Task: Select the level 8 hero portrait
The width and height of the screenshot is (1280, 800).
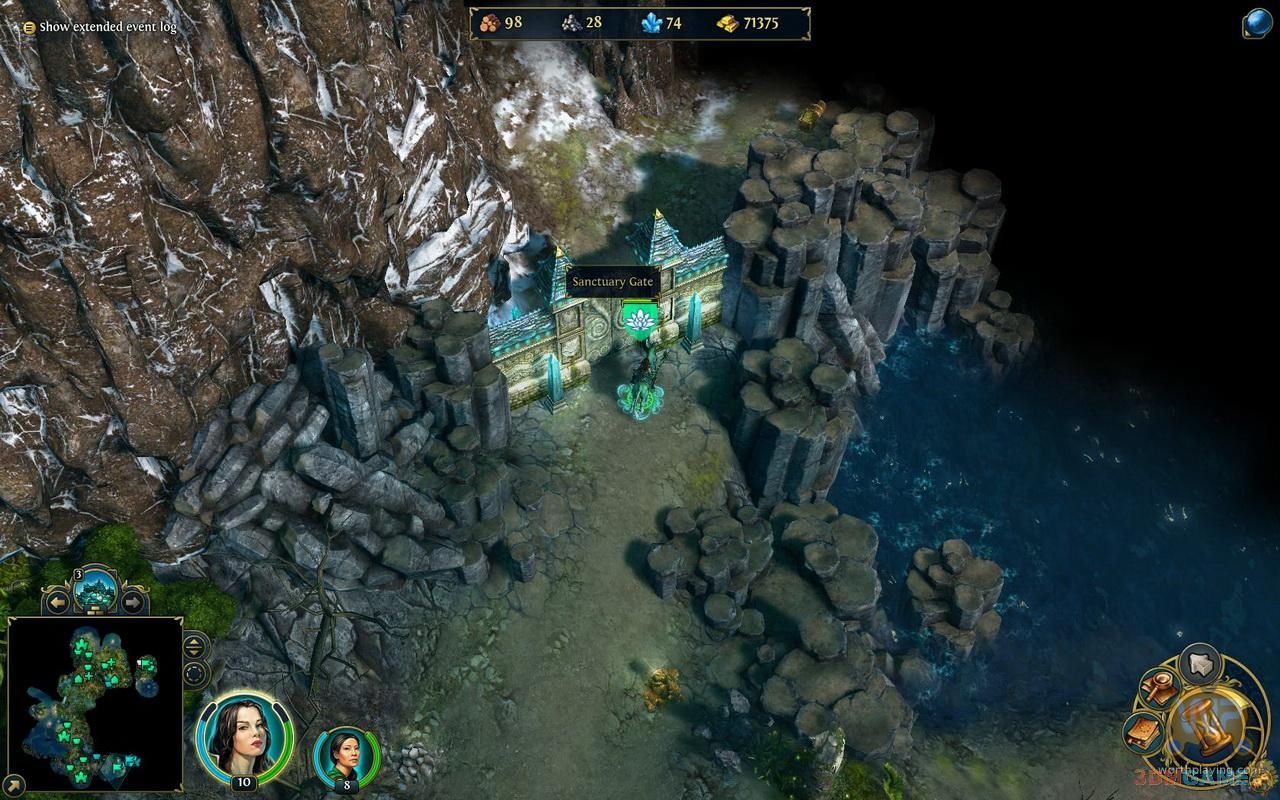Action: (x=346, y=756)
